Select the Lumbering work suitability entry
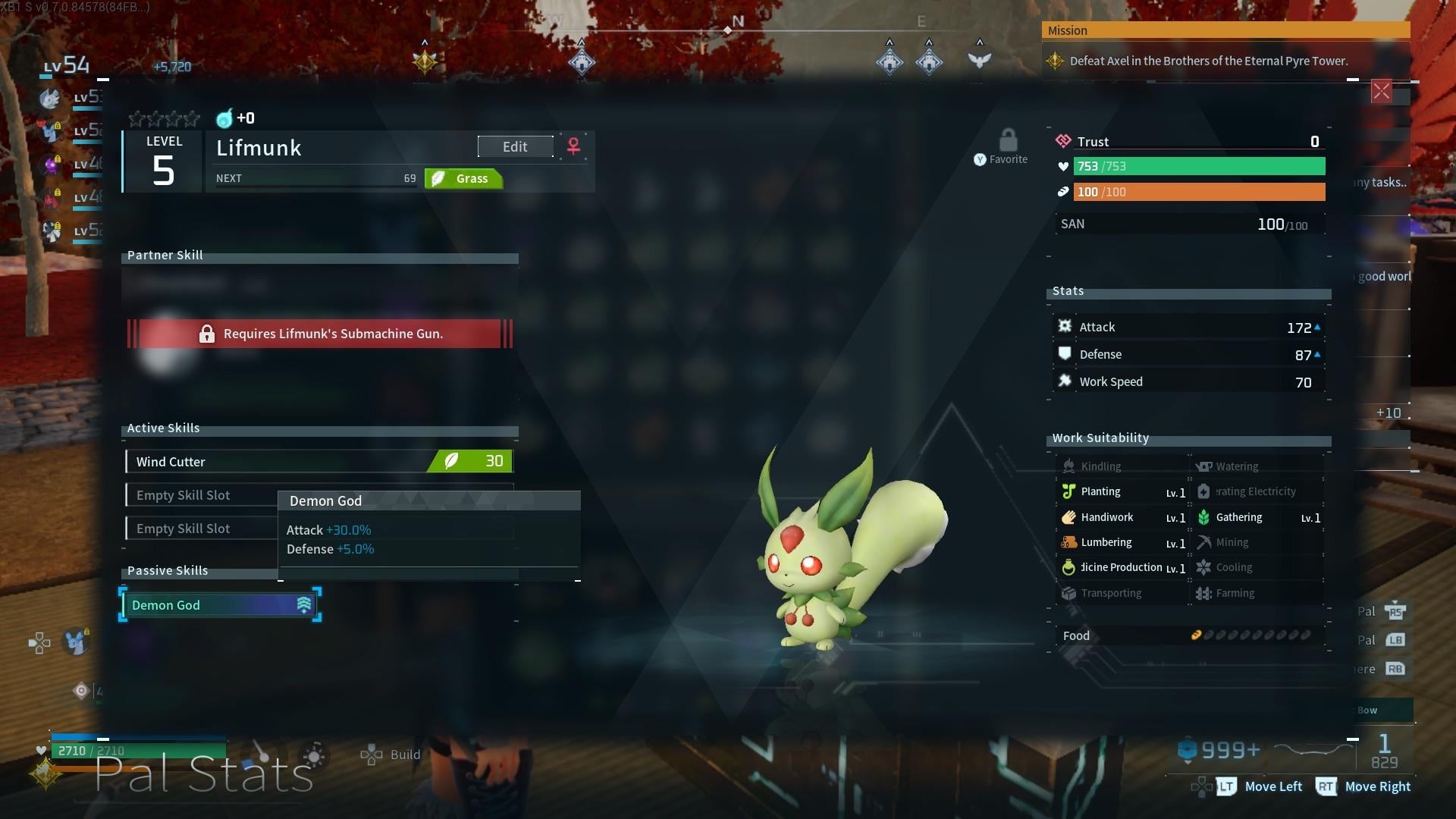1456x819 pixels. pyautogui.click(x=1123, y=543)
